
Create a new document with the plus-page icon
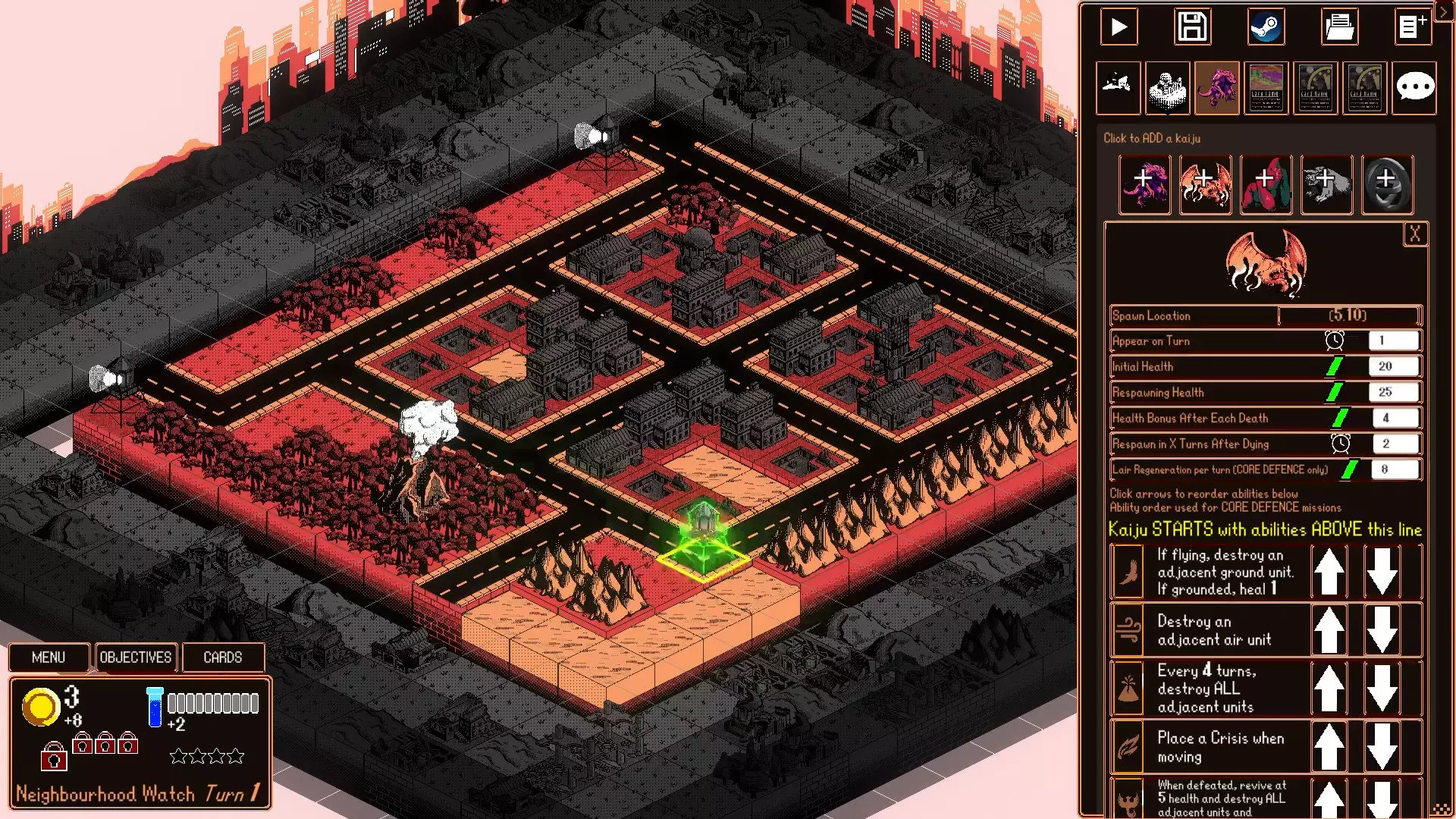(x=1412, y=27)
